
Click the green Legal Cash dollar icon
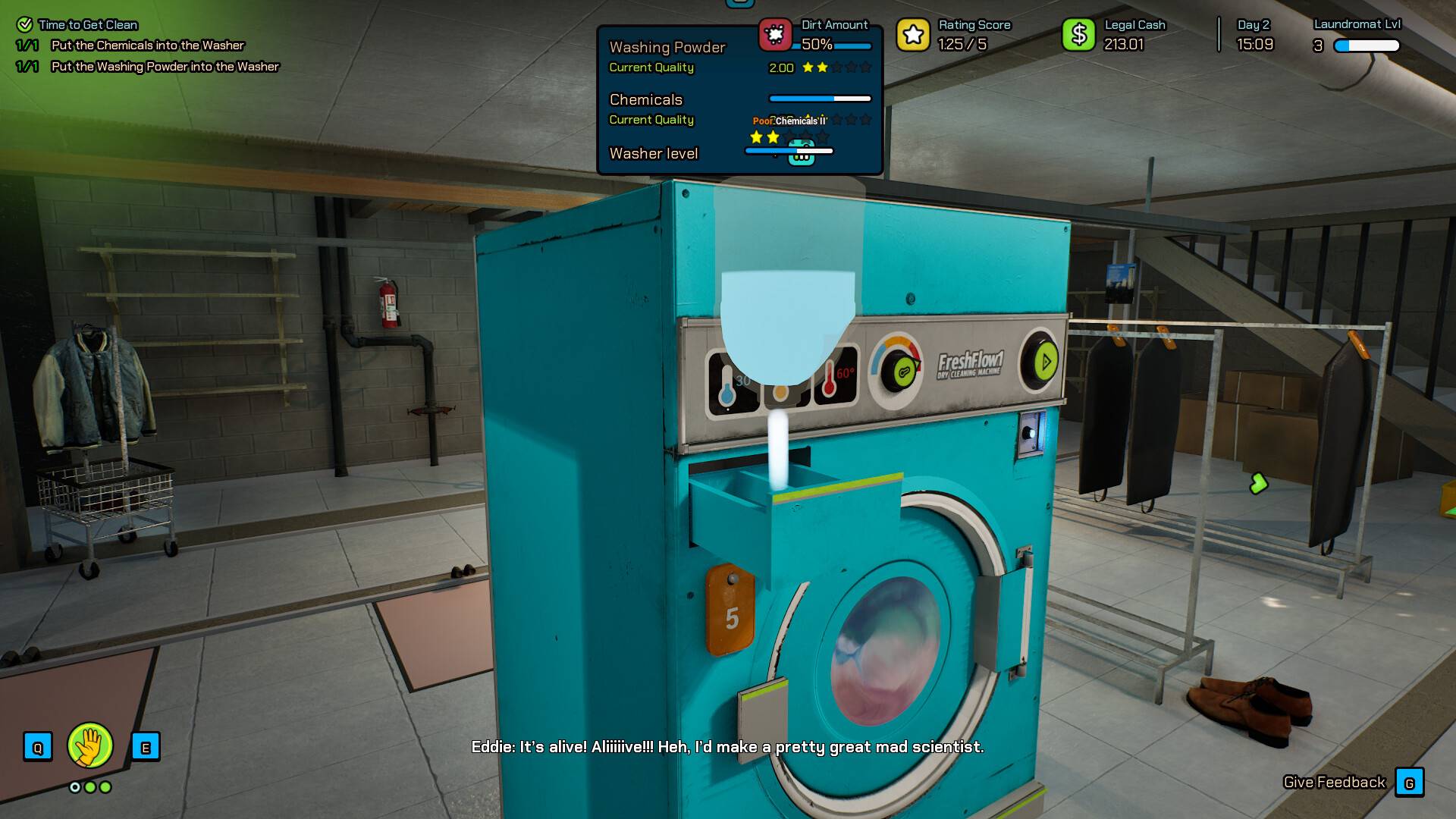(1080, 33)
